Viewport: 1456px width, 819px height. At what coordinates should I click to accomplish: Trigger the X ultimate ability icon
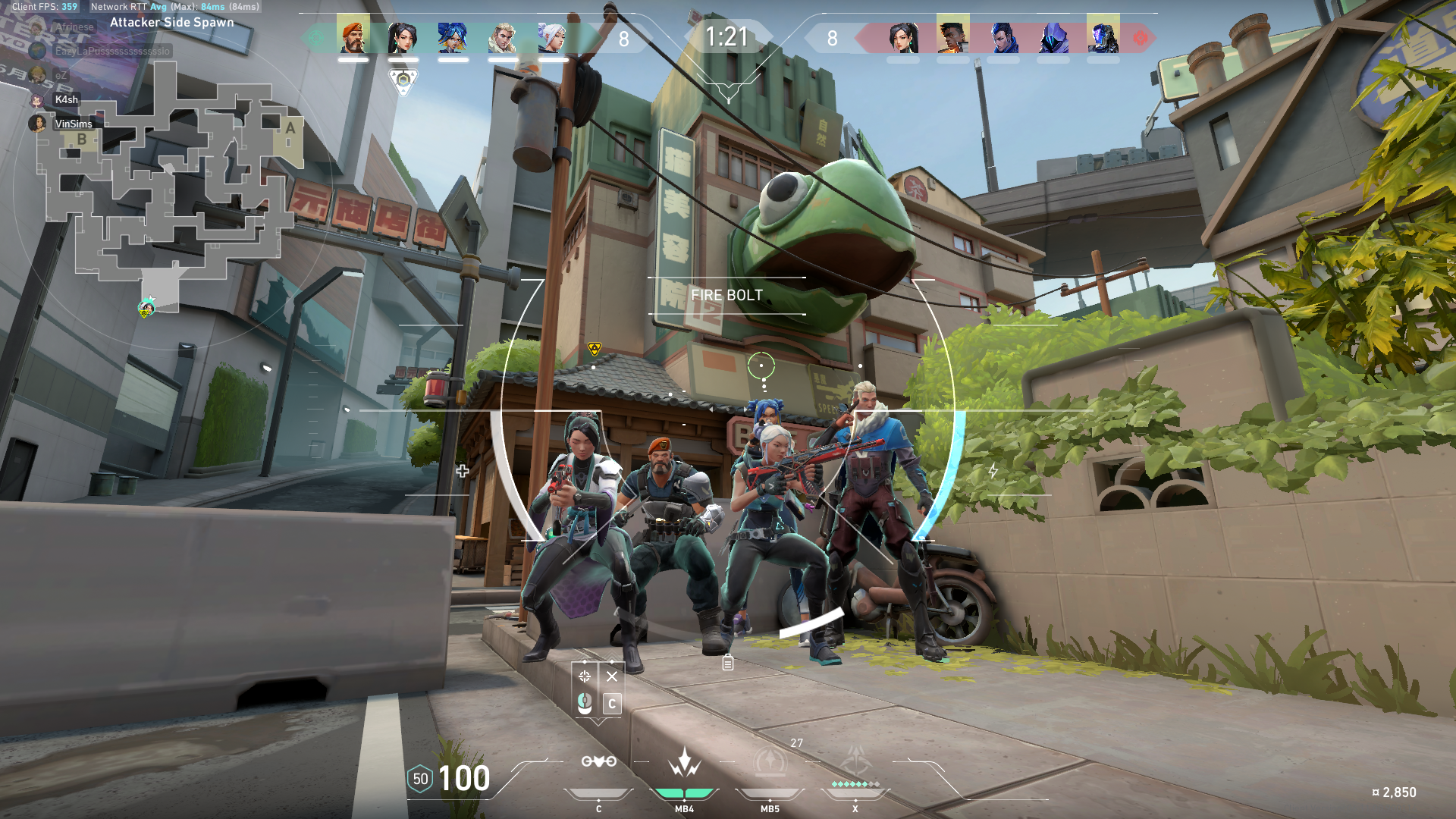[x=855, y=761]
